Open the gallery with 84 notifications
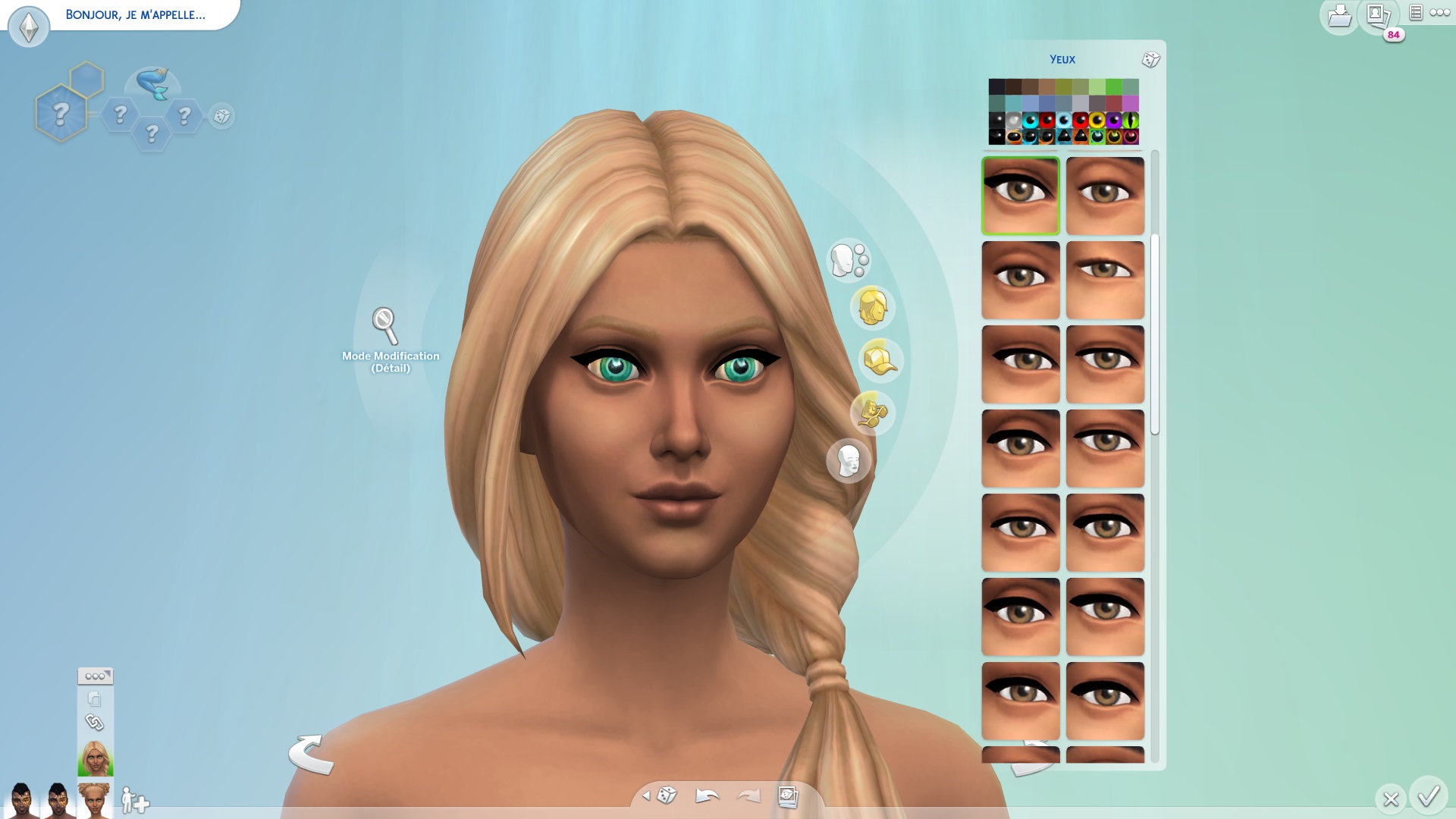Viewport: 1456px width, 819px height. [1378, 17]
